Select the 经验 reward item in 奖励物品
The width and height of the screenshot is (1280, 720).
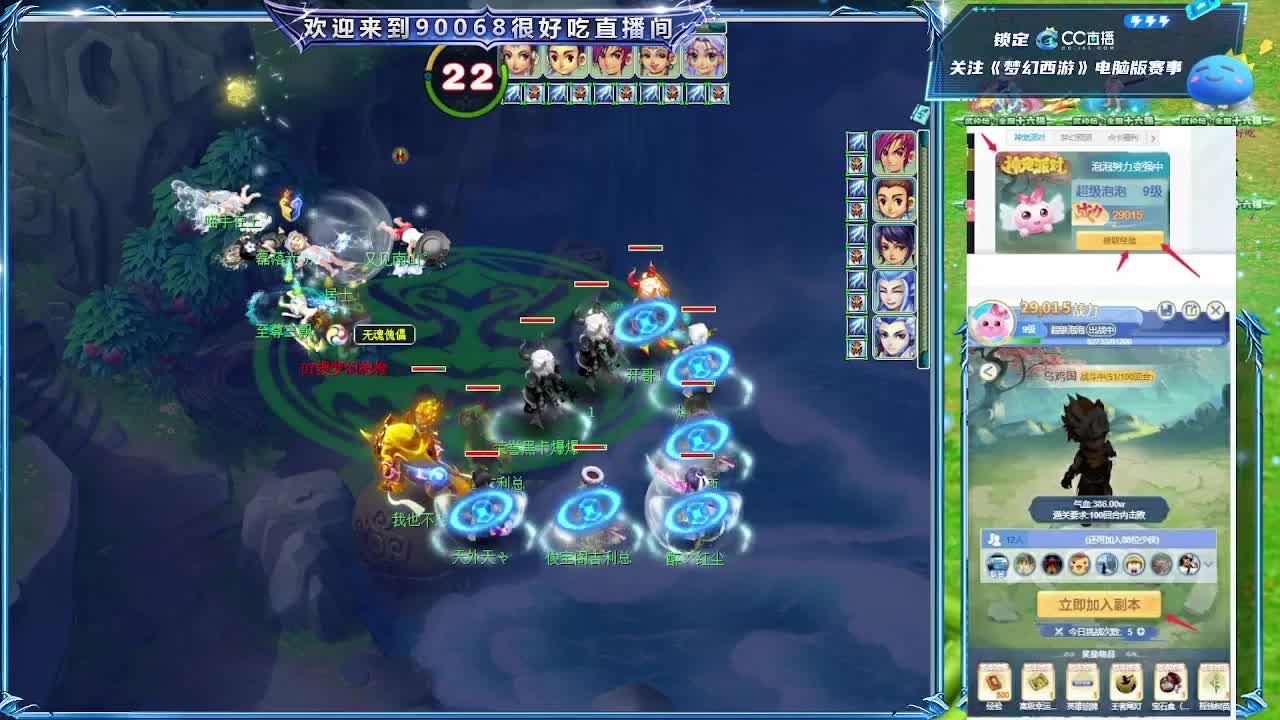click(994, 683)
